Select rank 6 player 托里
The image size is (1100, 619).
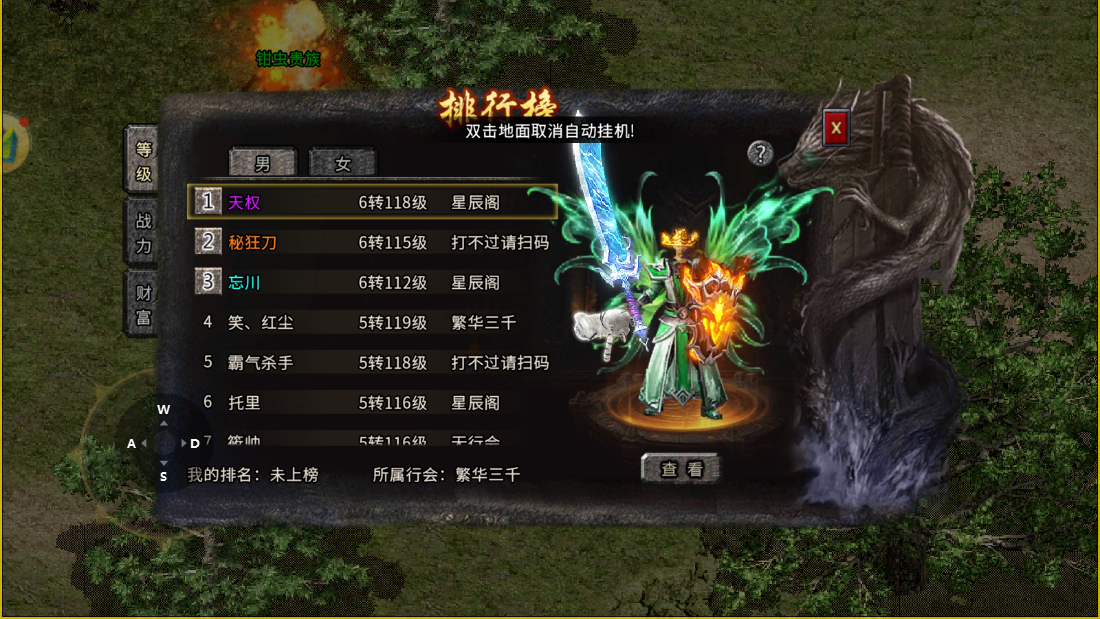click(x=372, y=402)
